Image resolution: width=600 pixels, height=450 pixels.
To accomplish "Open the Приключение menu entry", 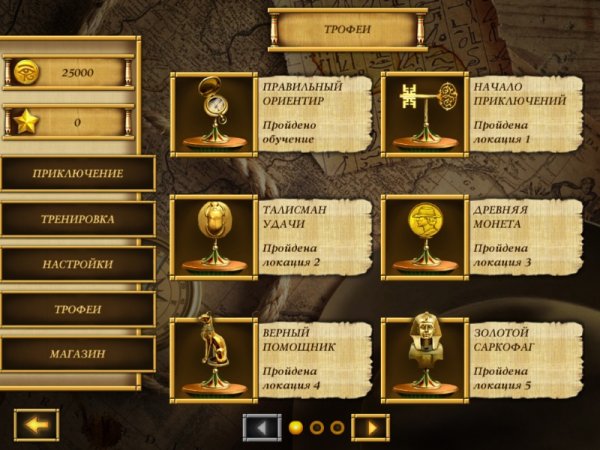I will pyautogui.click(x=78, y=173).
